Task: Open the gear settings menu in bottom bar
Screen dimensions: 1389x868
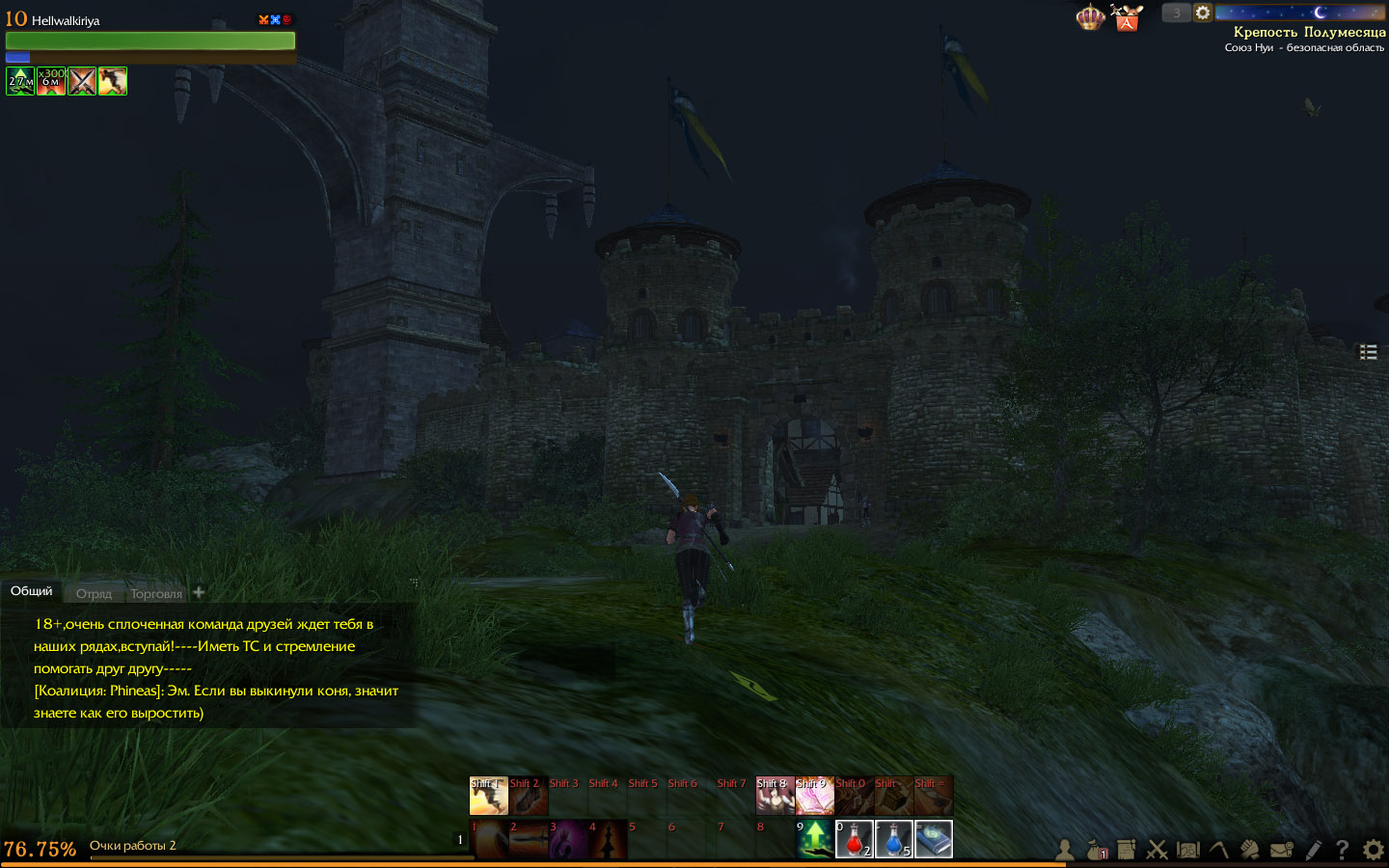Action: [1373, 850]
